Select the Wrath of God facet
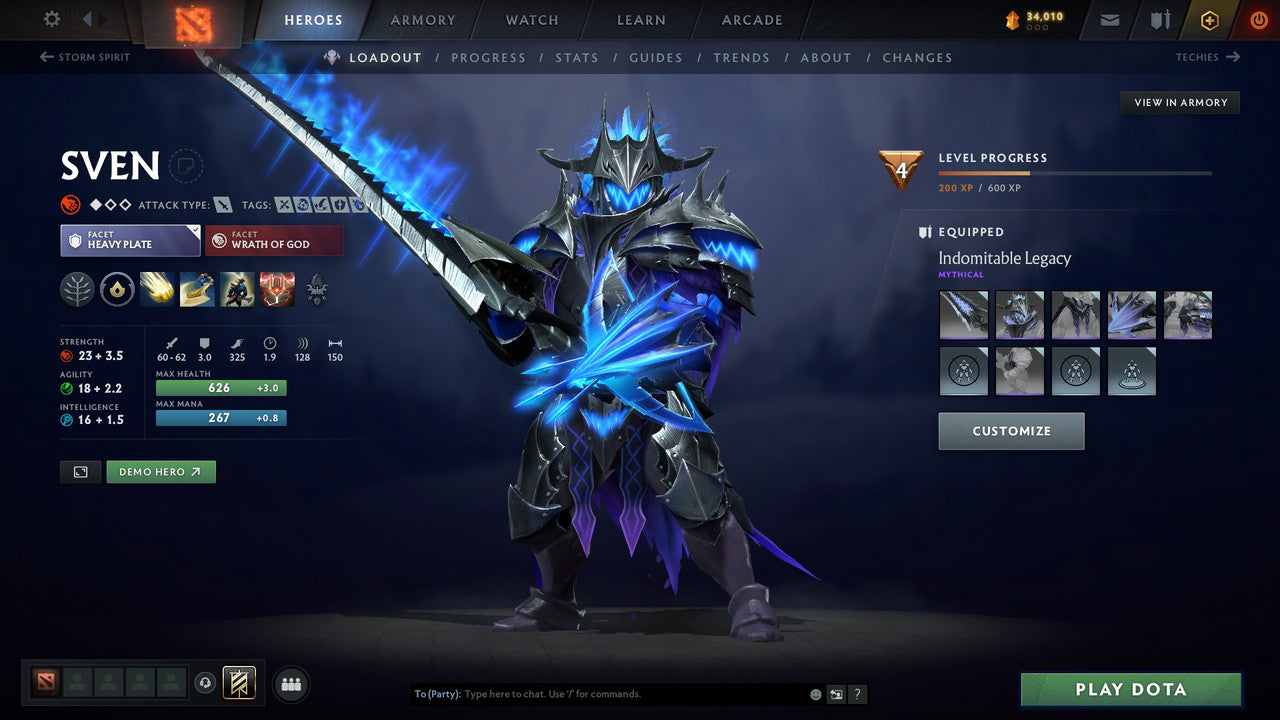The image size is (1280, 720). click(x=274, y=240)
